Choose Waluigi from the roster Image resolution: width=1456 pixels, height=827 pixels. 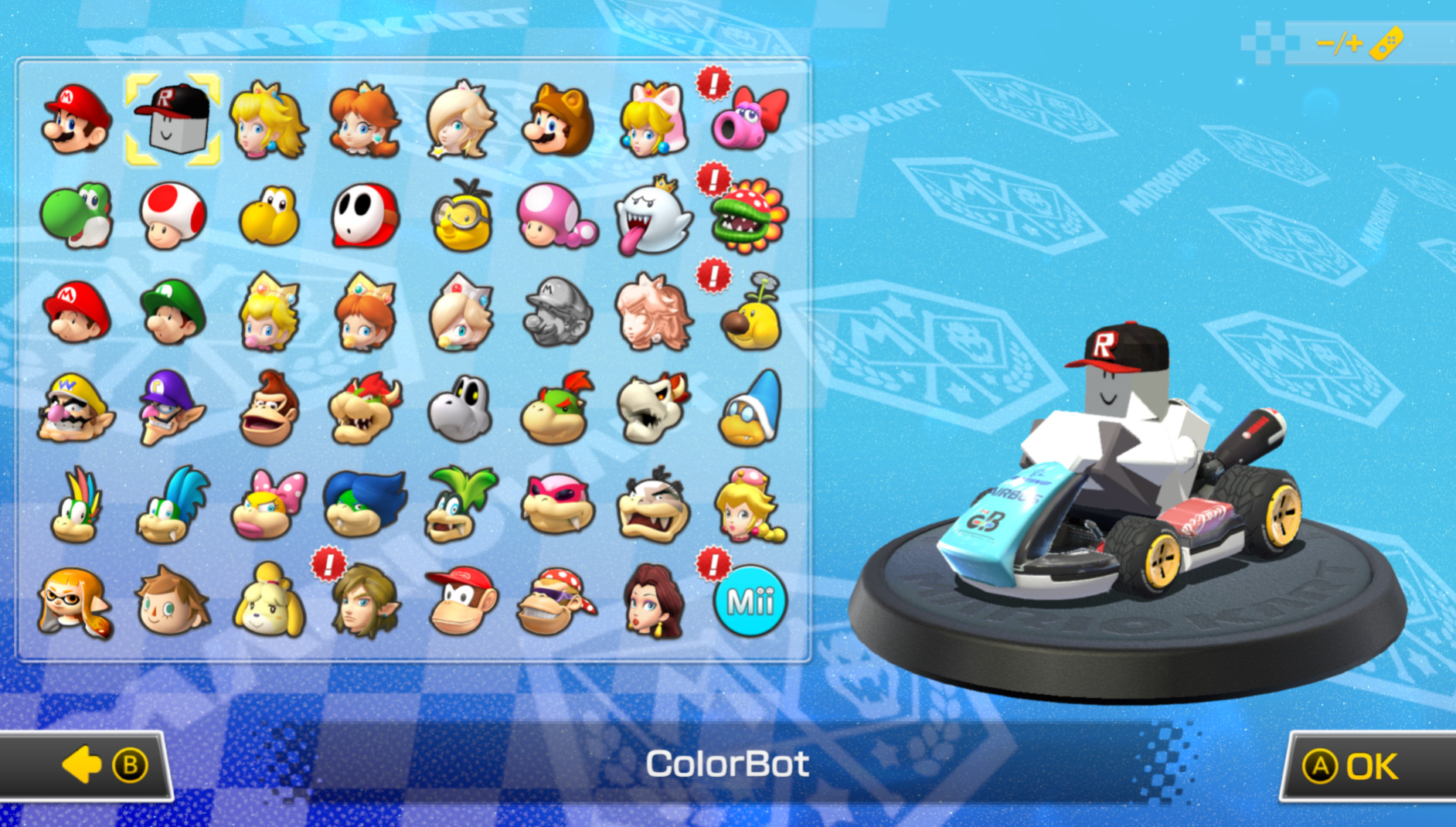[x=172, y=410]
